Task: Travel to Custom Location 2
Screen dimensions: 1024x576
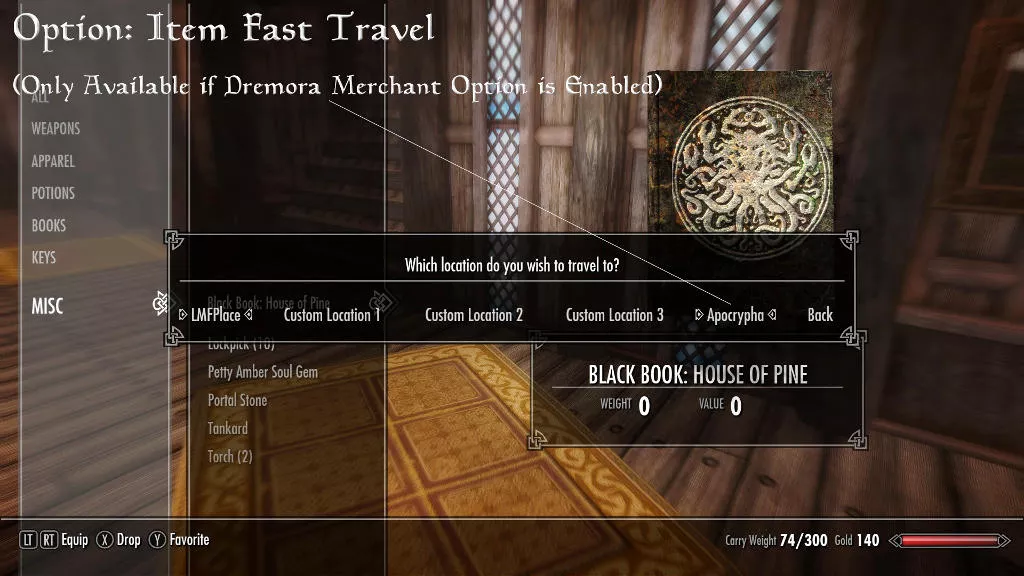Action: point(474,315)
